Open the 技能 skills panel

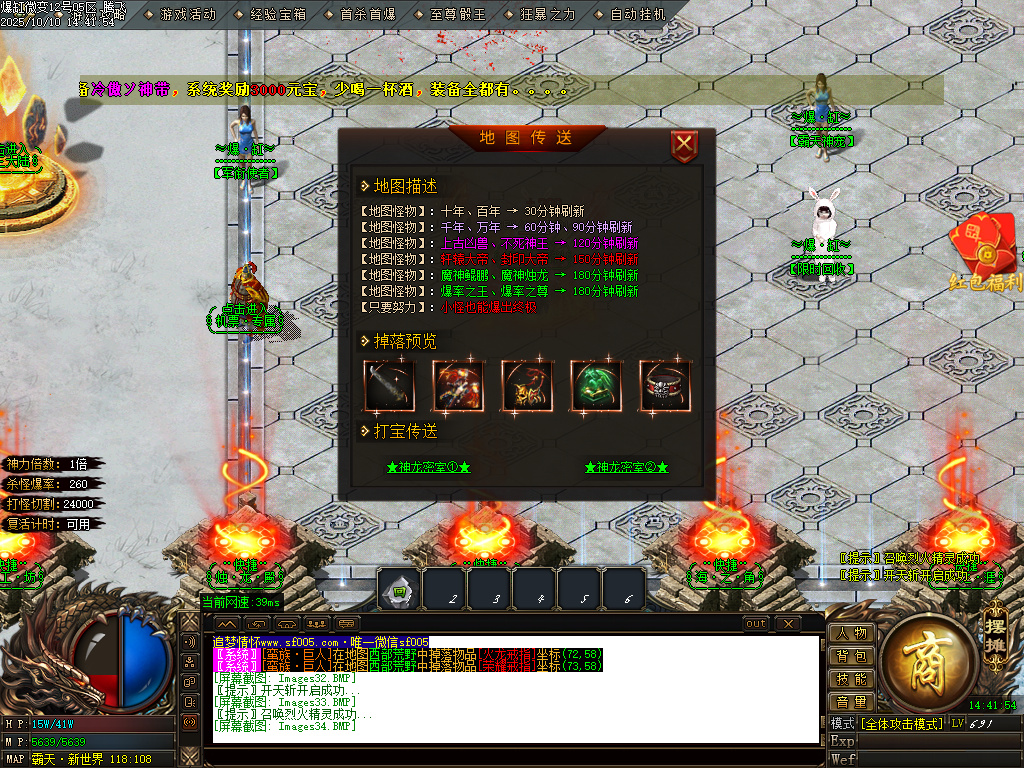(x=851, y=679)
